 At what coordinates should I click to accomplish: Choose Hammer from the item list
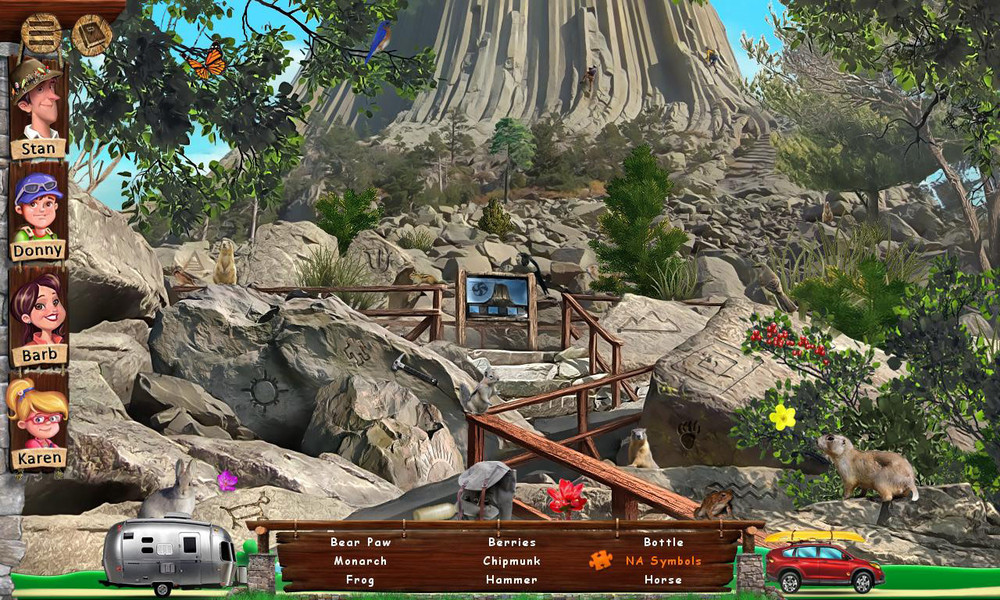[x=511, y=580]
